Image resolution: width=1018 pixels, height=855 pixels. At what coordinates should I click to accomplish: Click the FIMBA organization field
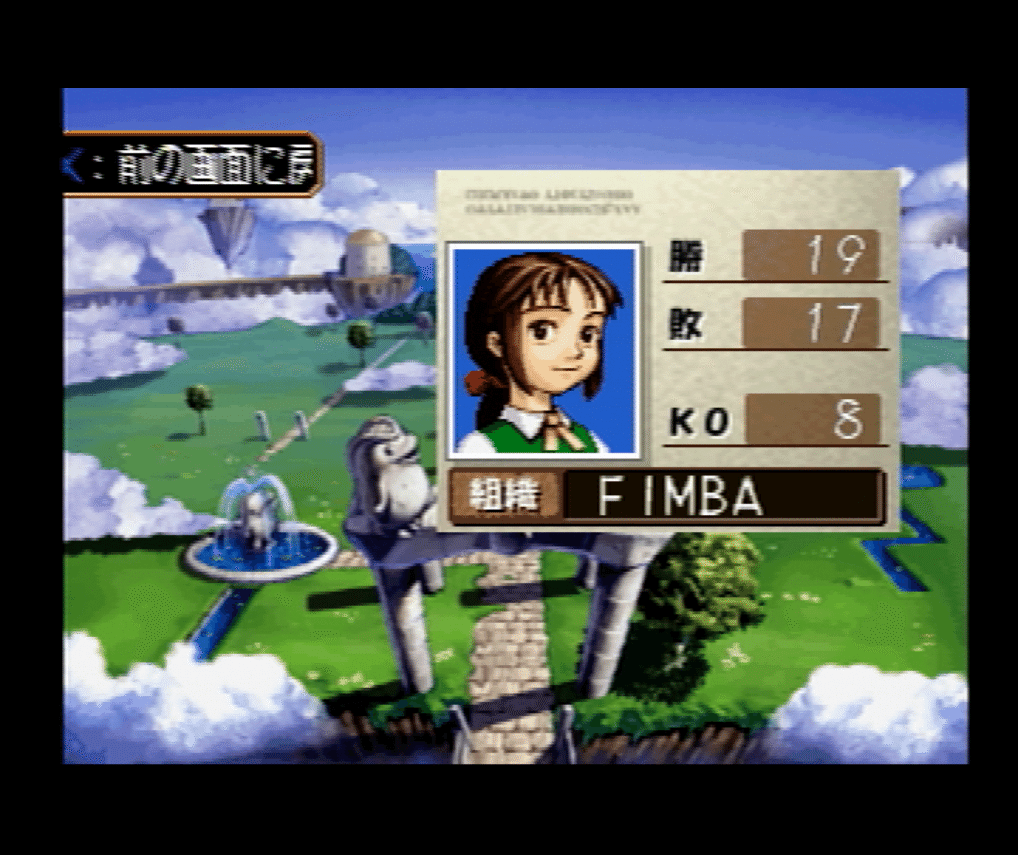[722, 497]
